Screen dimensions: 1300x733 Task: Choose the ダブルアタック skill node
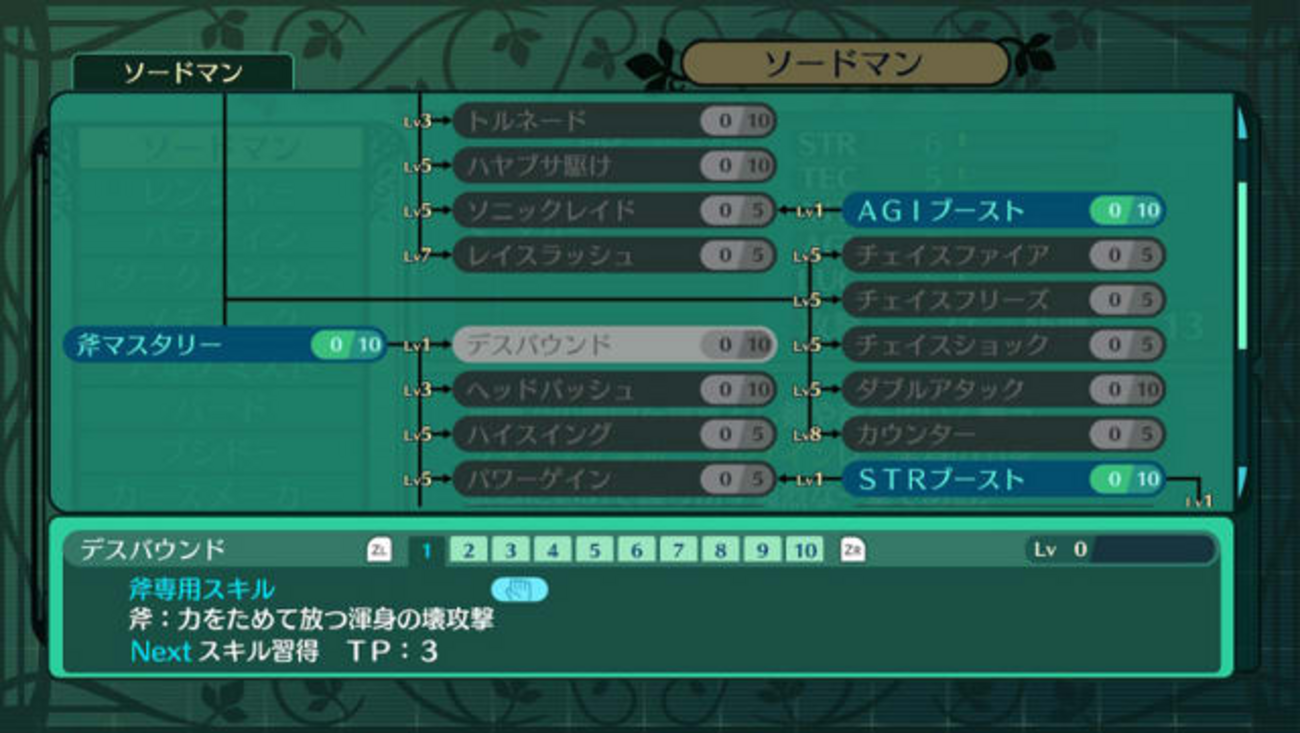(1002, 389)
